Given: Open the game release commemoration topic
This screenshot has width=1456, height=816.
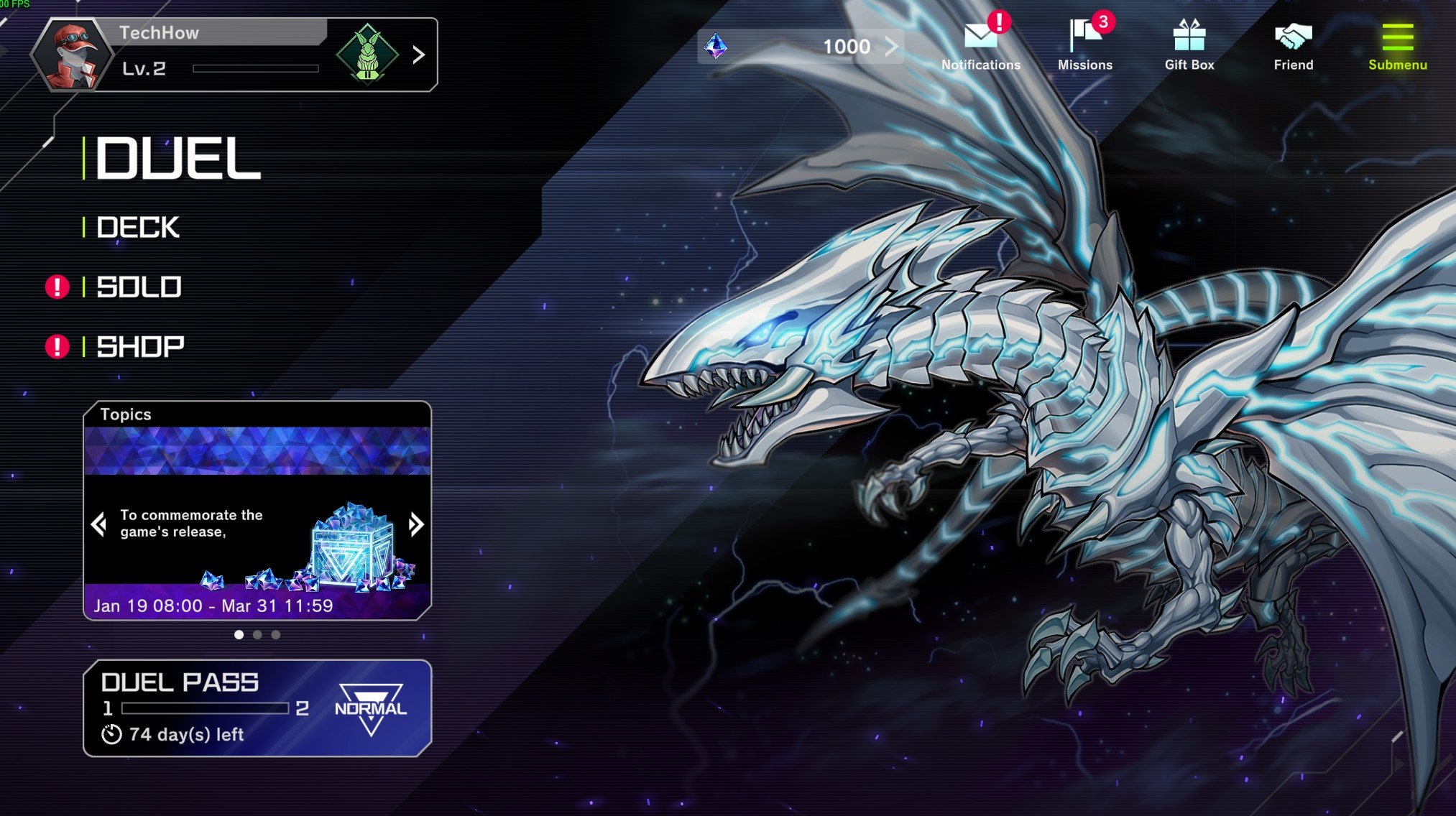Looking at the screenshot, I should [x=257, y=532].
